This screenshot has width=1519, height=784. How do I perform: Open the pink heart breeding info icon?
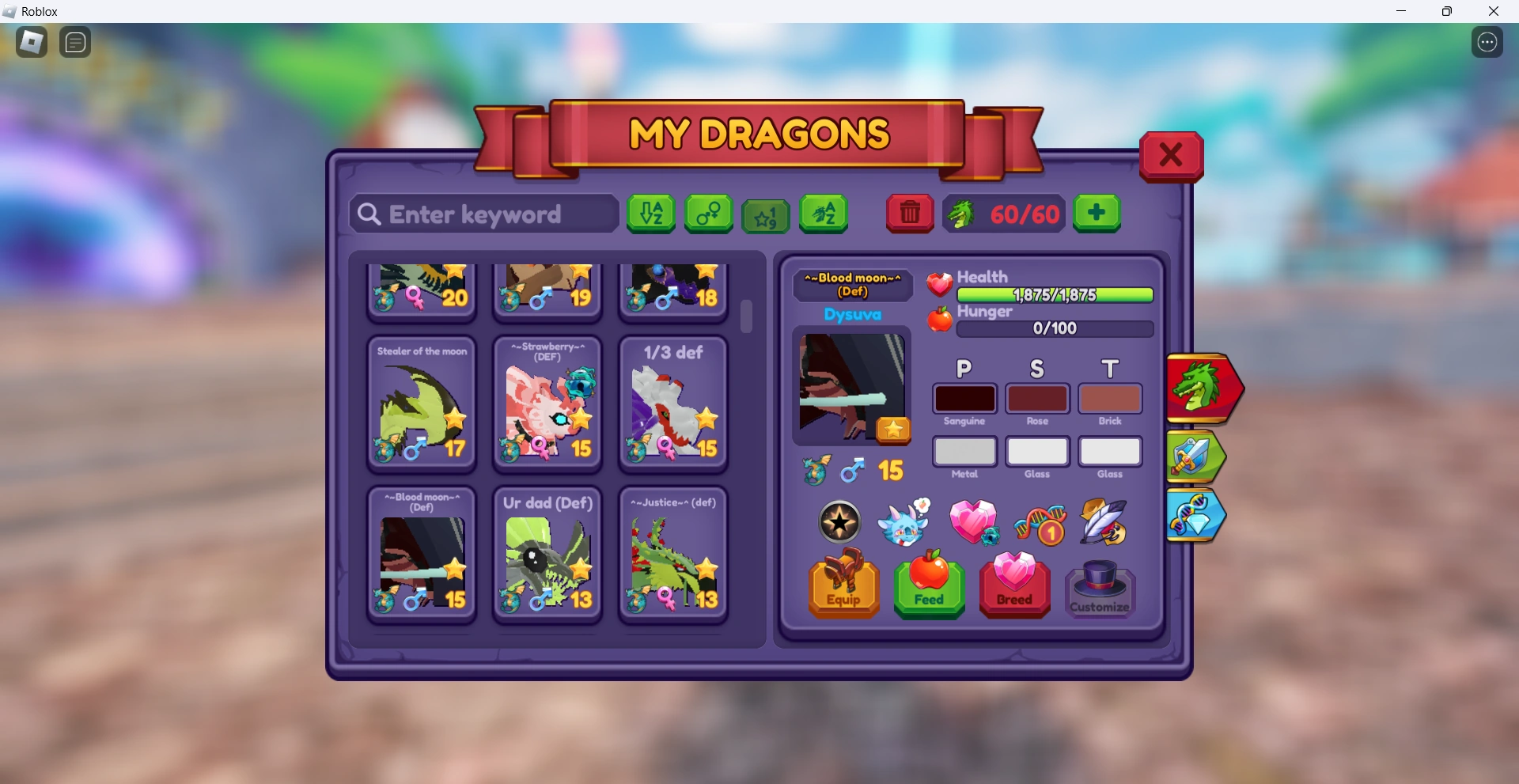pos(973,522)
